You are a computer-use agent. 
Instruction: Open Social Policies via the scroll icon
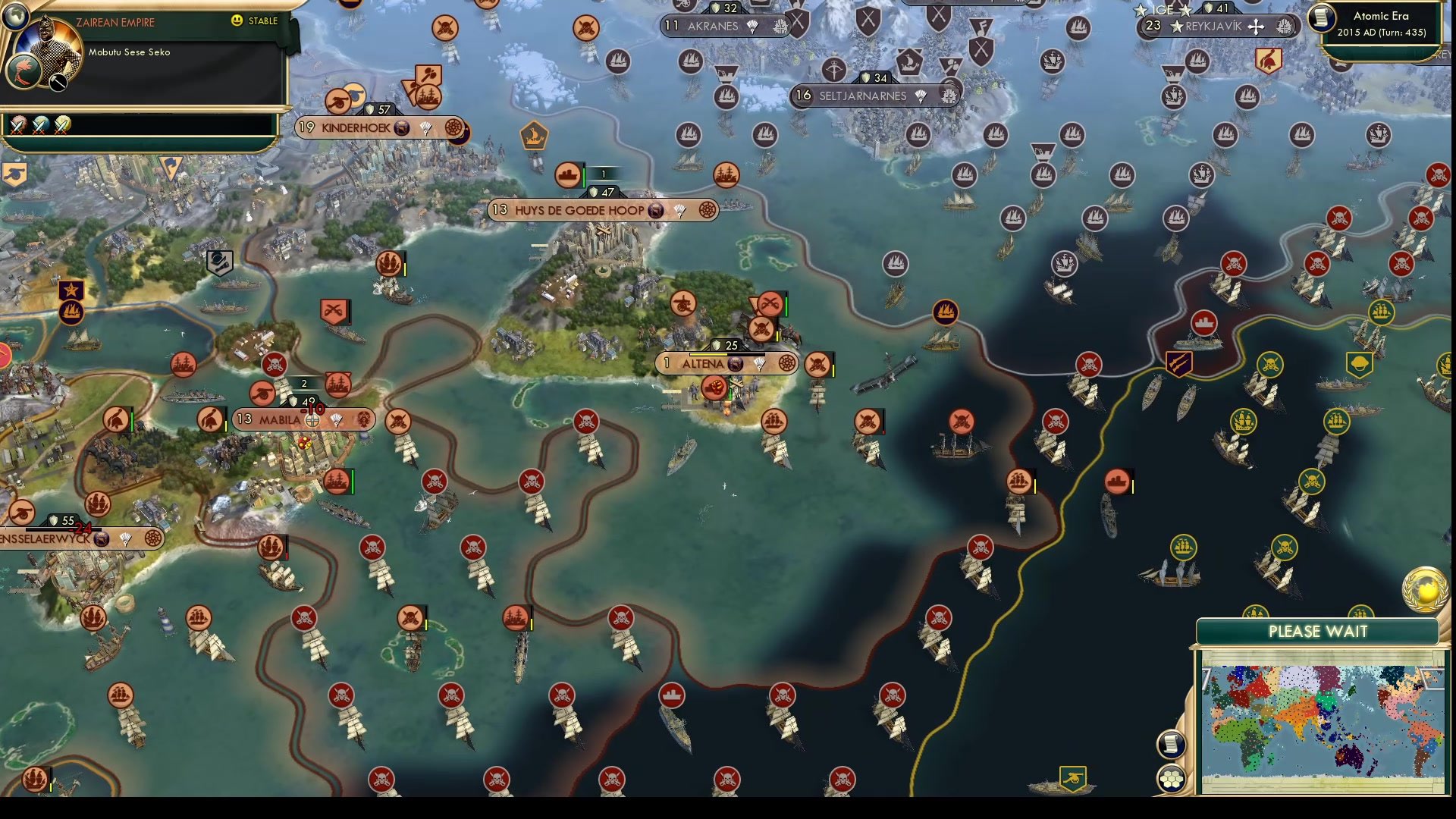pos(1172,745)
